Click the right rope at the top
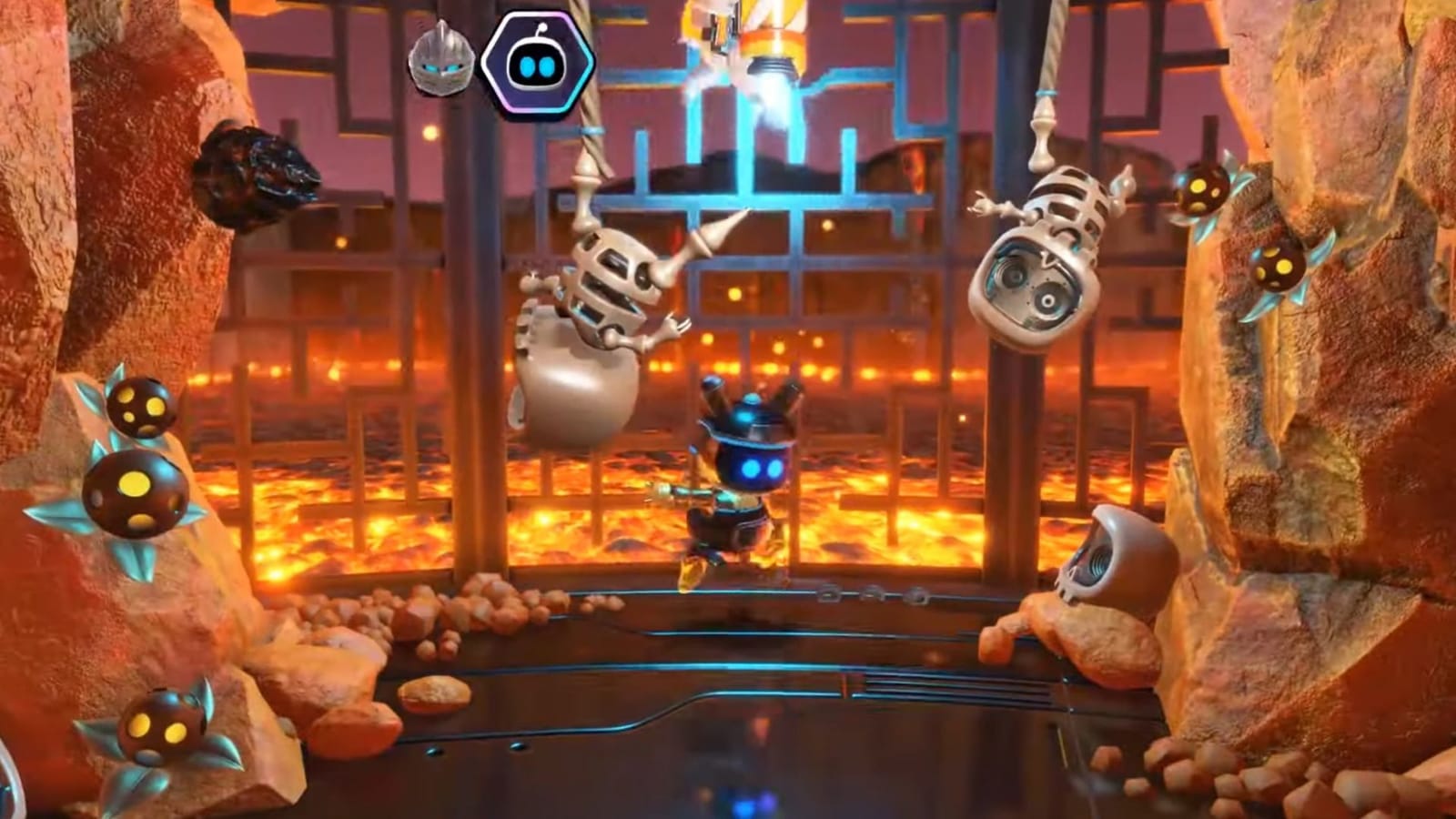Image resolution: width=1456 pixels, height=819 pixels. (x=1051, y=55)
